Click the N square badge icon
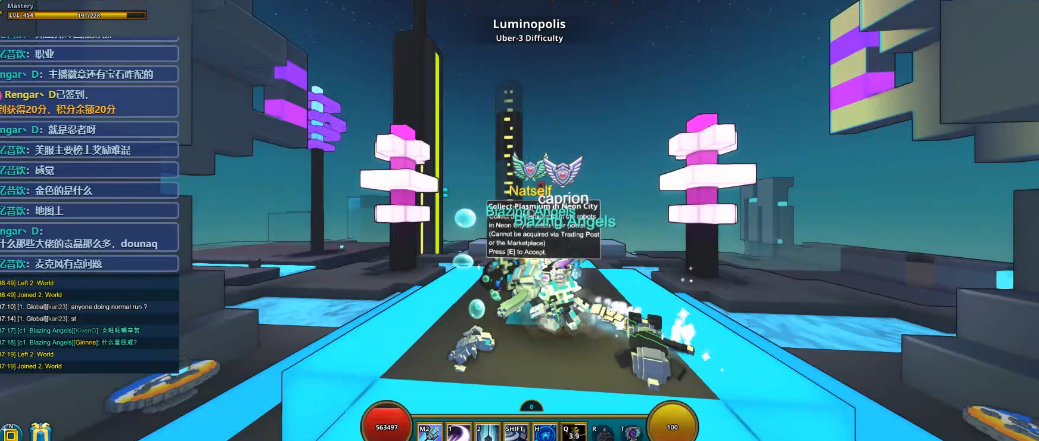 point(10,432)
